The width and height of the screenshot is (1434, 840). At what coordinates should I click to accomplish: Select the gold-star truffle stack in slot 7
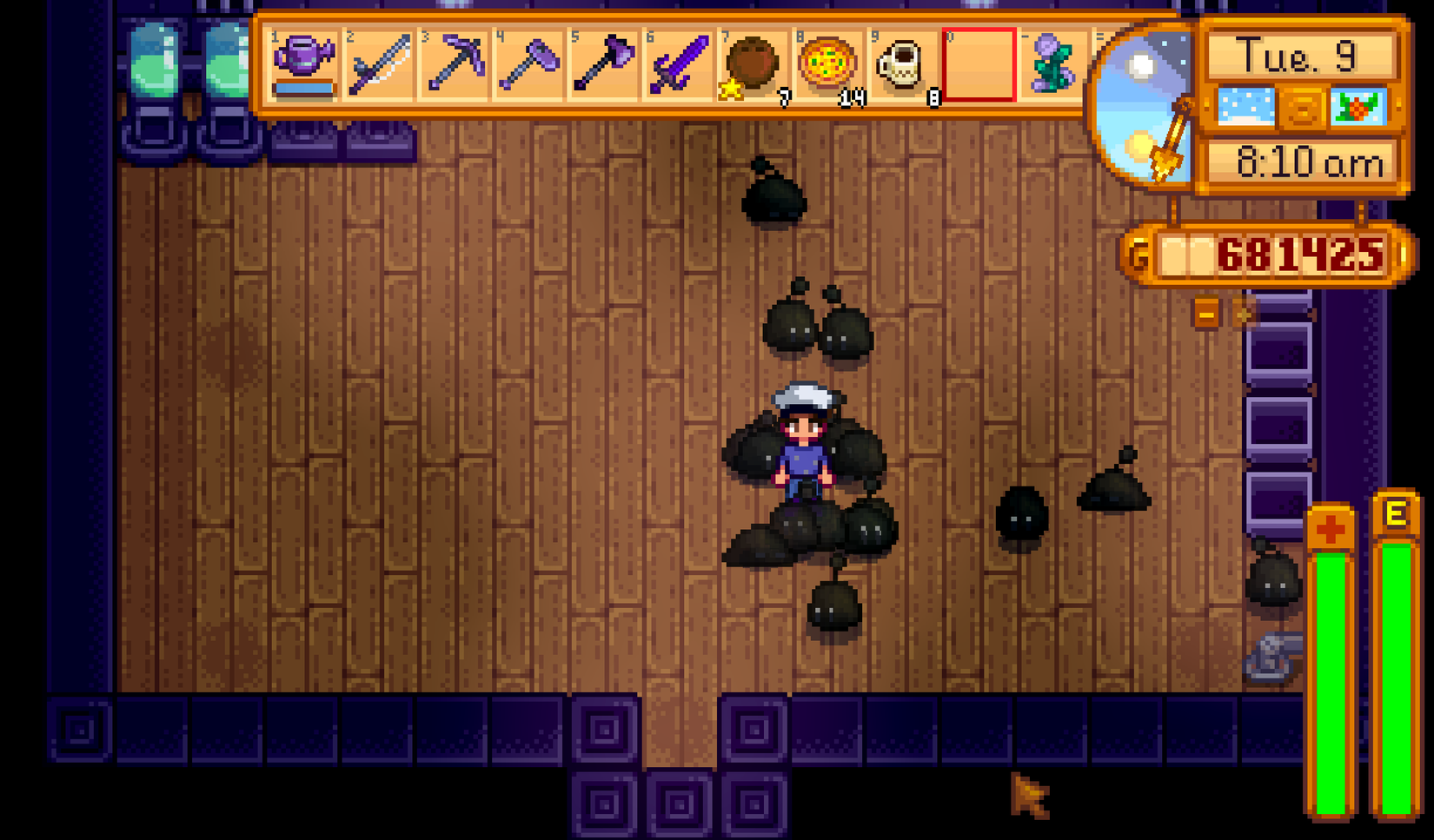752,65
